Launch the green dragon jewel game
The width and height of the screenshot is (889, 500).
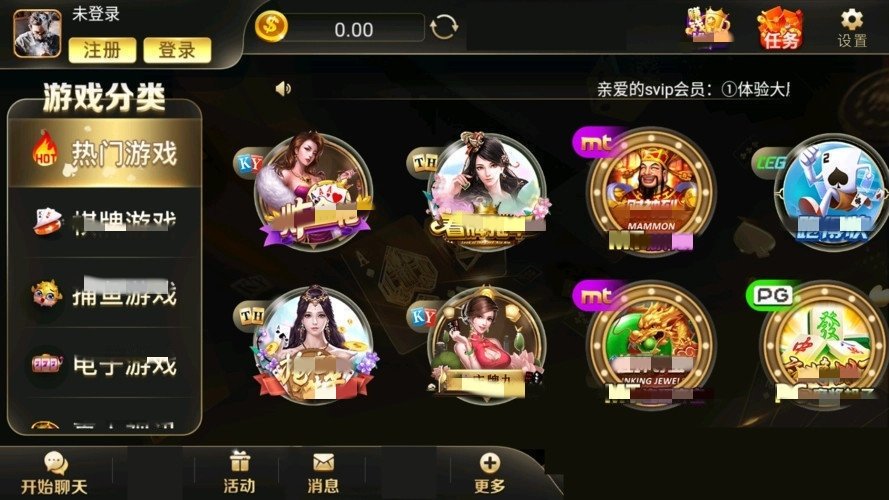coord(650,345)
